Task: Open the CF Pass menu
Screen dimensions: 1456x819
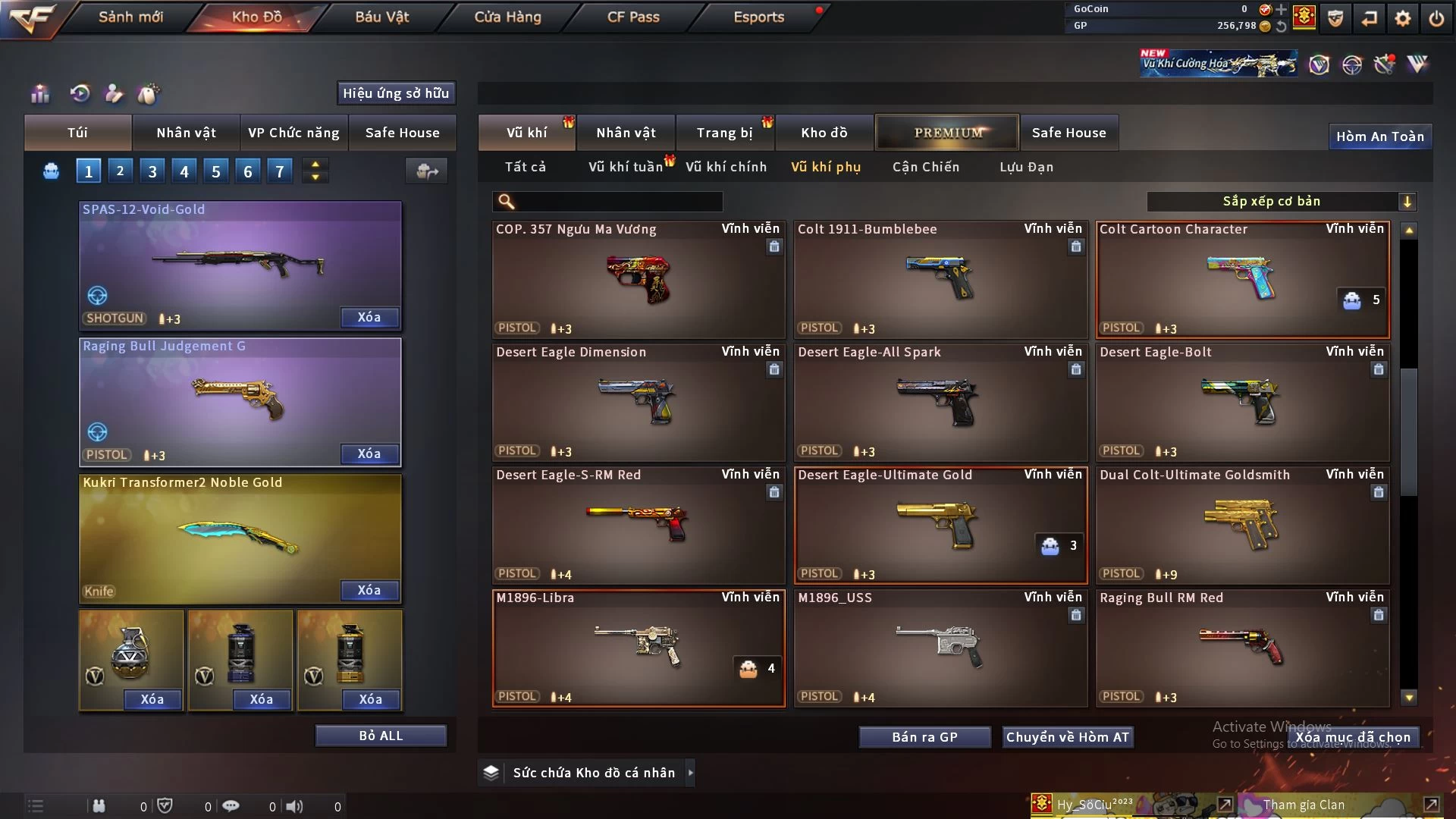Action: click(x=633, y=17)
